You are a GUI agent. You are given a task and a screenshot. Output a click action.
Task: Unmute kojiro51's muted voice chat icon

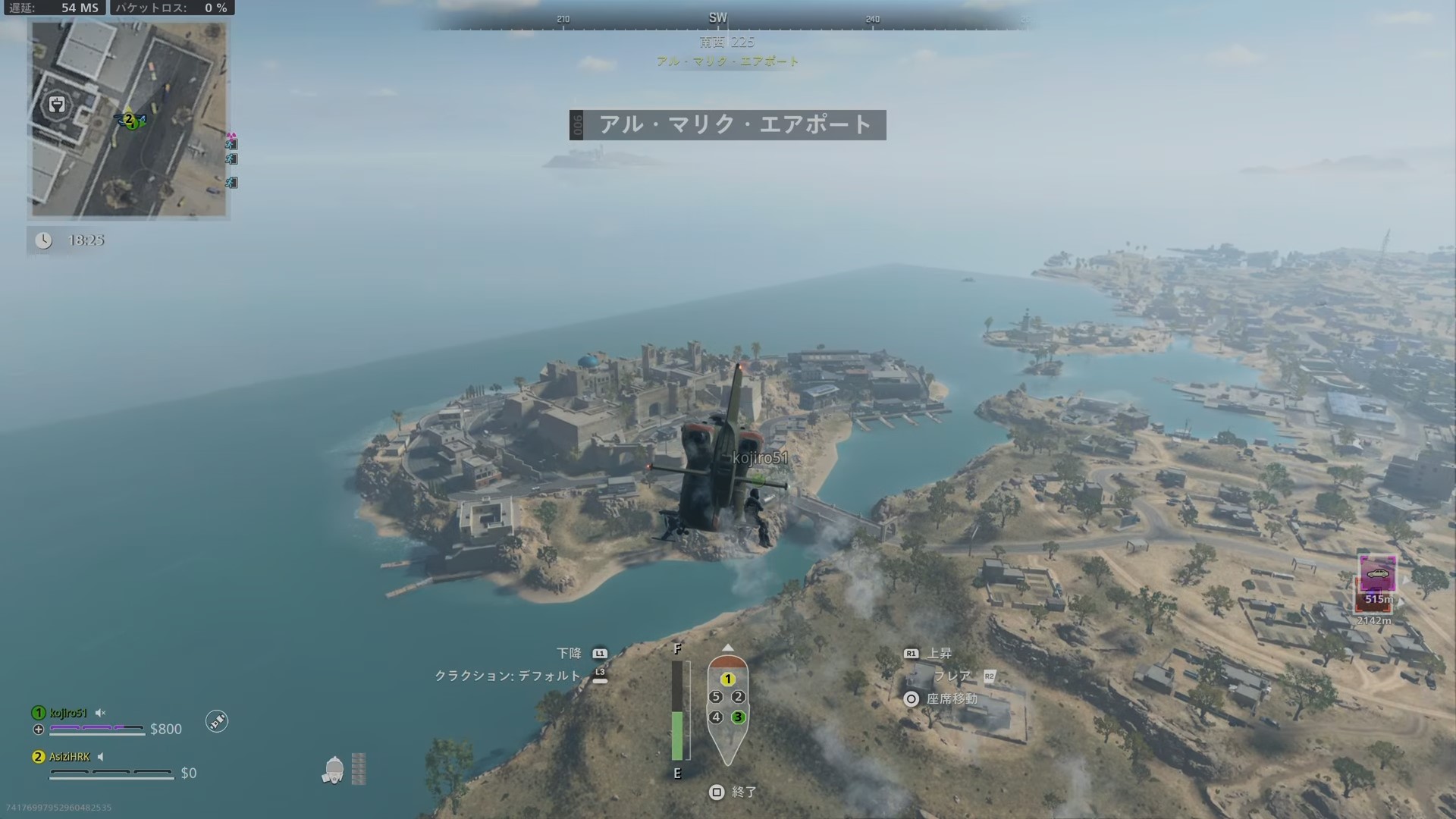click(99, 713)
